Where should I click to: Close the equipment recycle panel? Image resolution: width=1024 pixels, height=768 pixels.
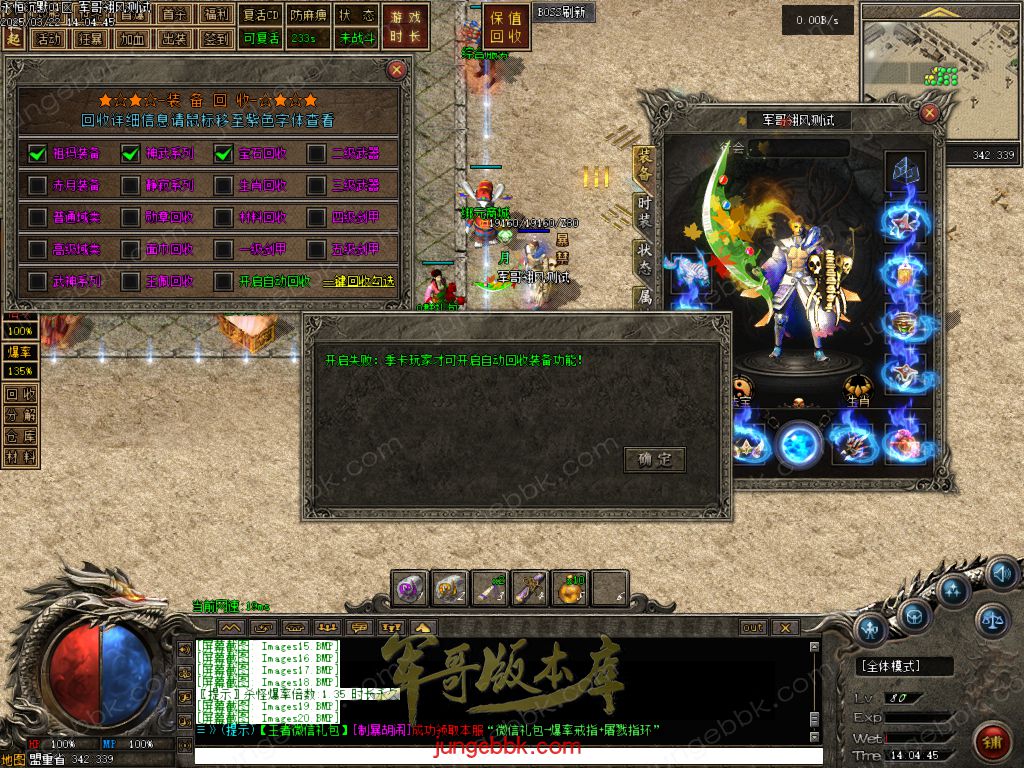(x=397, y=69)
